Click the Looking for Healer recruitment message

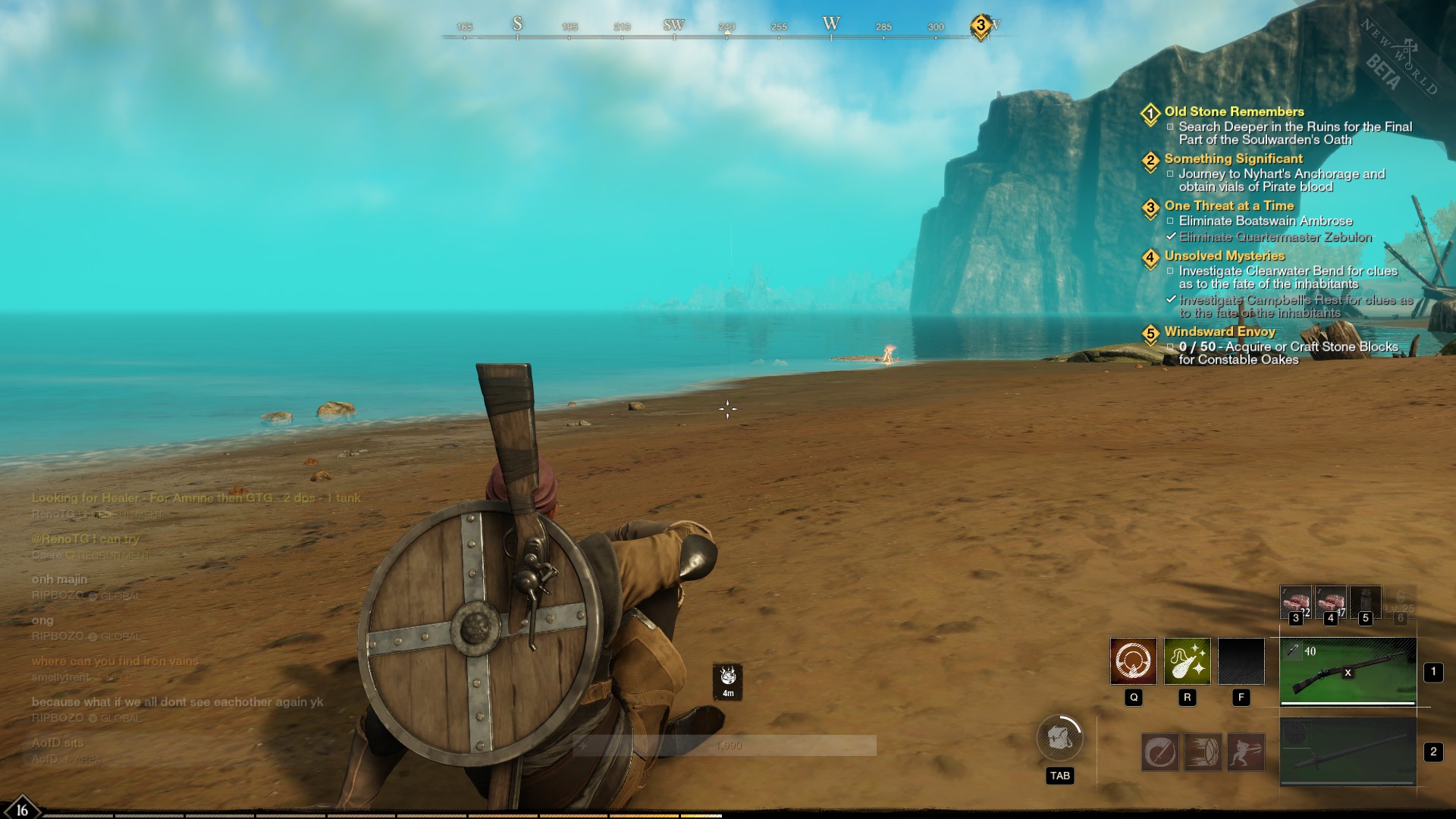coord(196,498)
